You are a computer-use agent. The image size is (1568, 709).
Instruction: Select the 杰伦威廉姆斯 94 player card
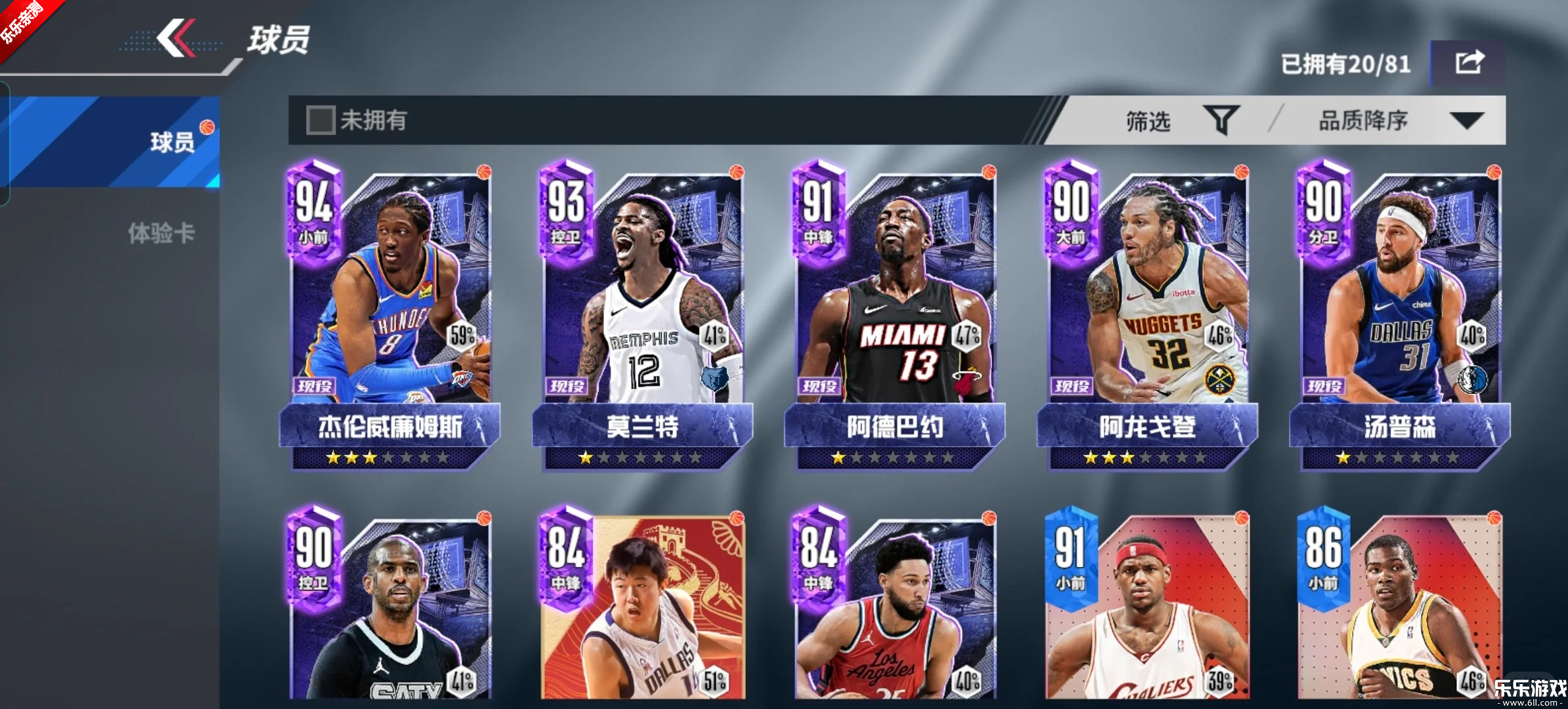[390, 315]
